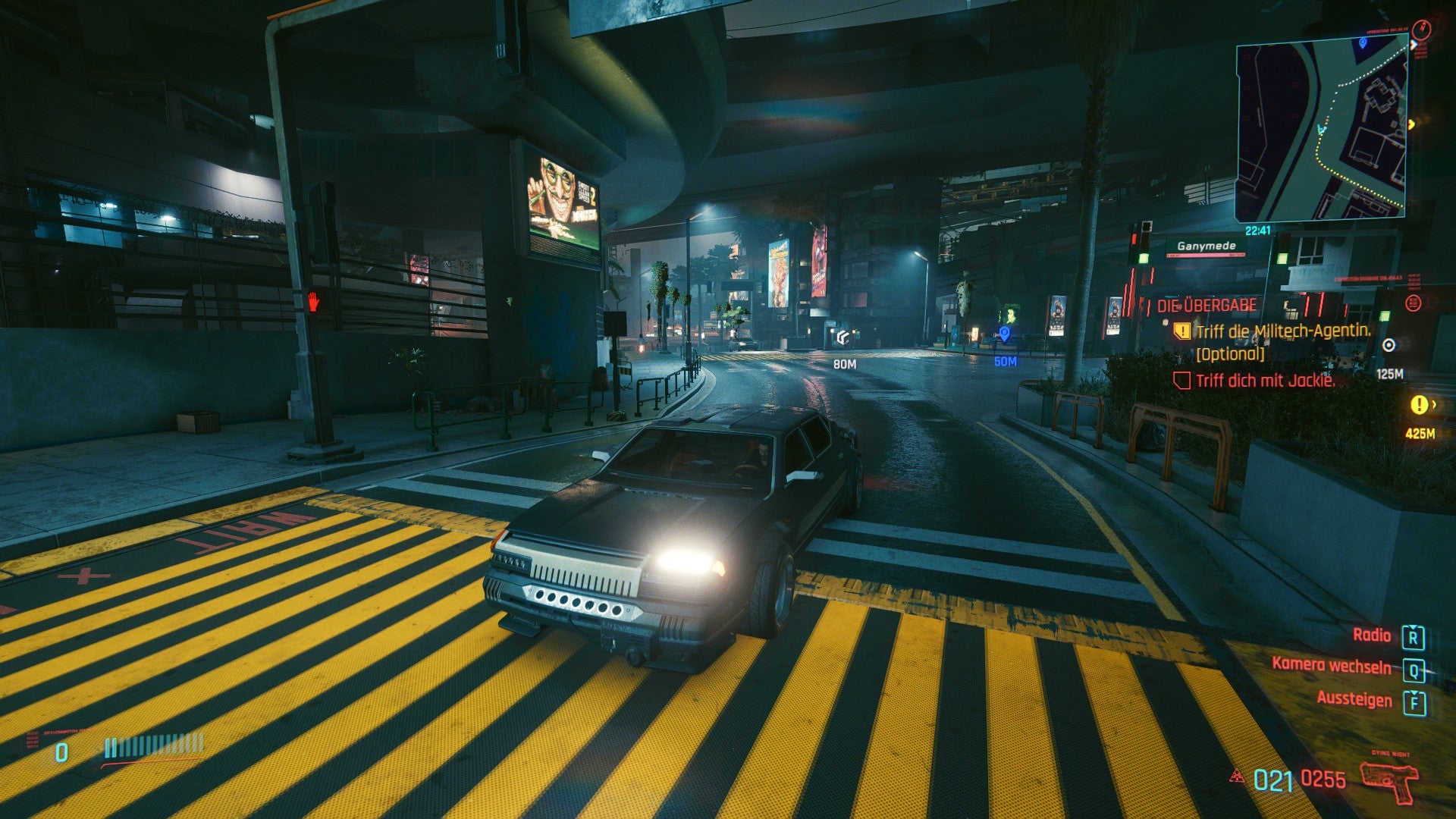Viewport: 1456px width, 819px height.
Task: Check the [Optional] Militech objective entry
Action: (1230, 355)
